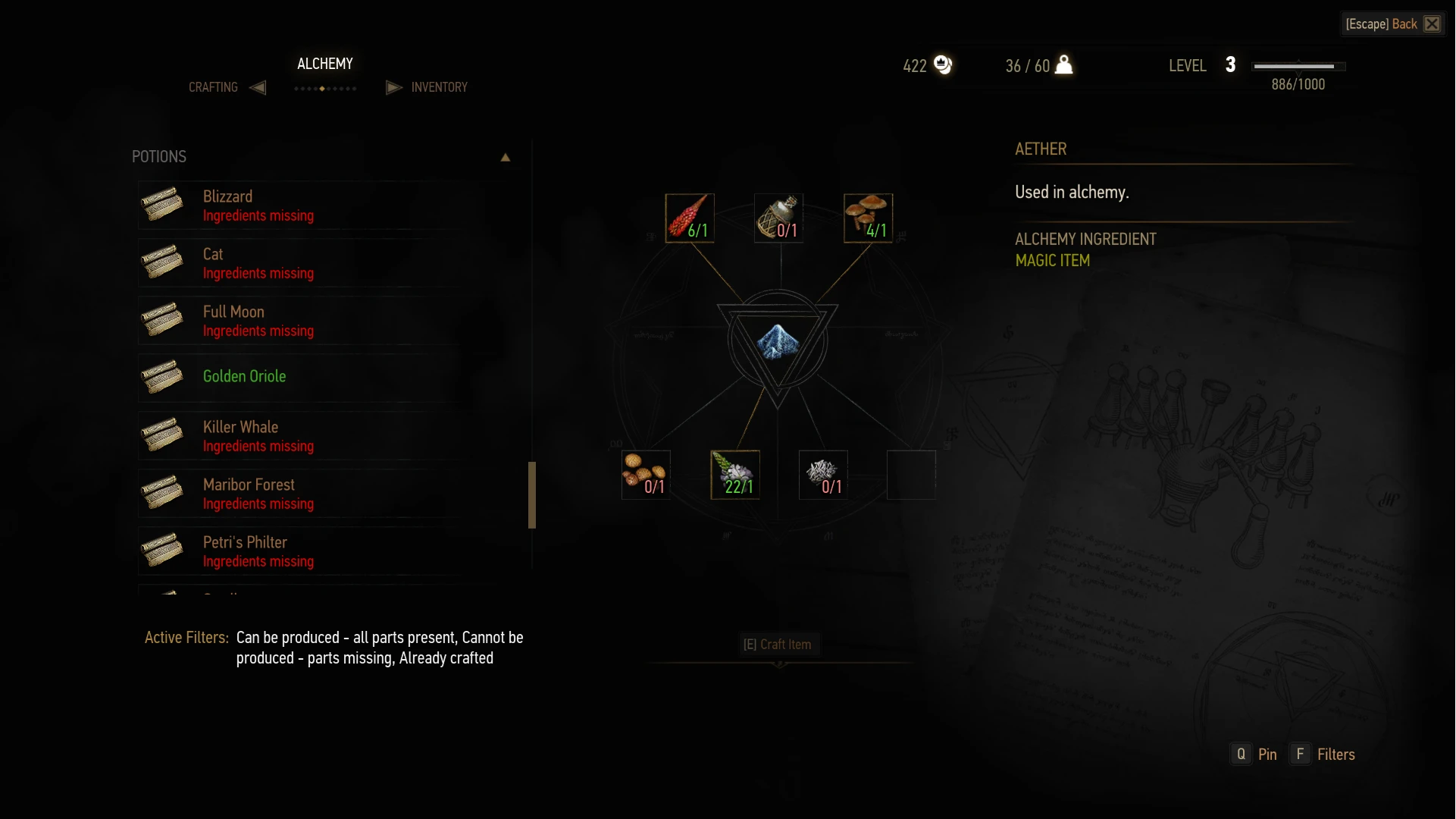This screenshot has width=1456, height=819.
Task: Choose the Petri's Philter recipe
Action: 303,551
